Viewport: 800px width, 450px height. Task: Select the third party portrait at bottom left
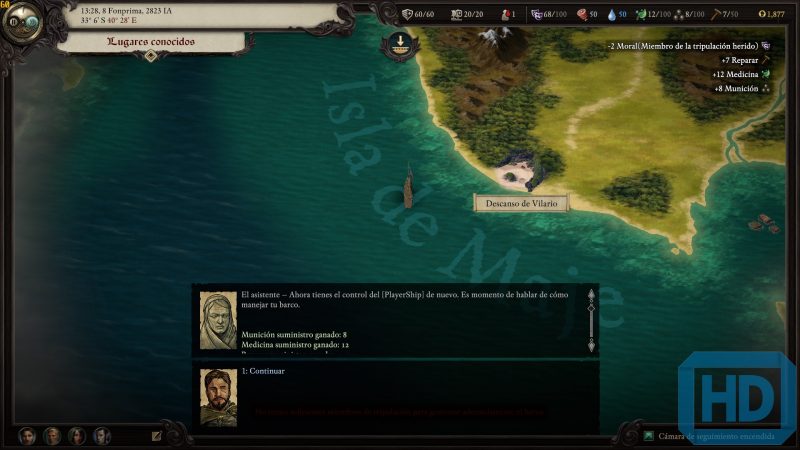point(77,436)
